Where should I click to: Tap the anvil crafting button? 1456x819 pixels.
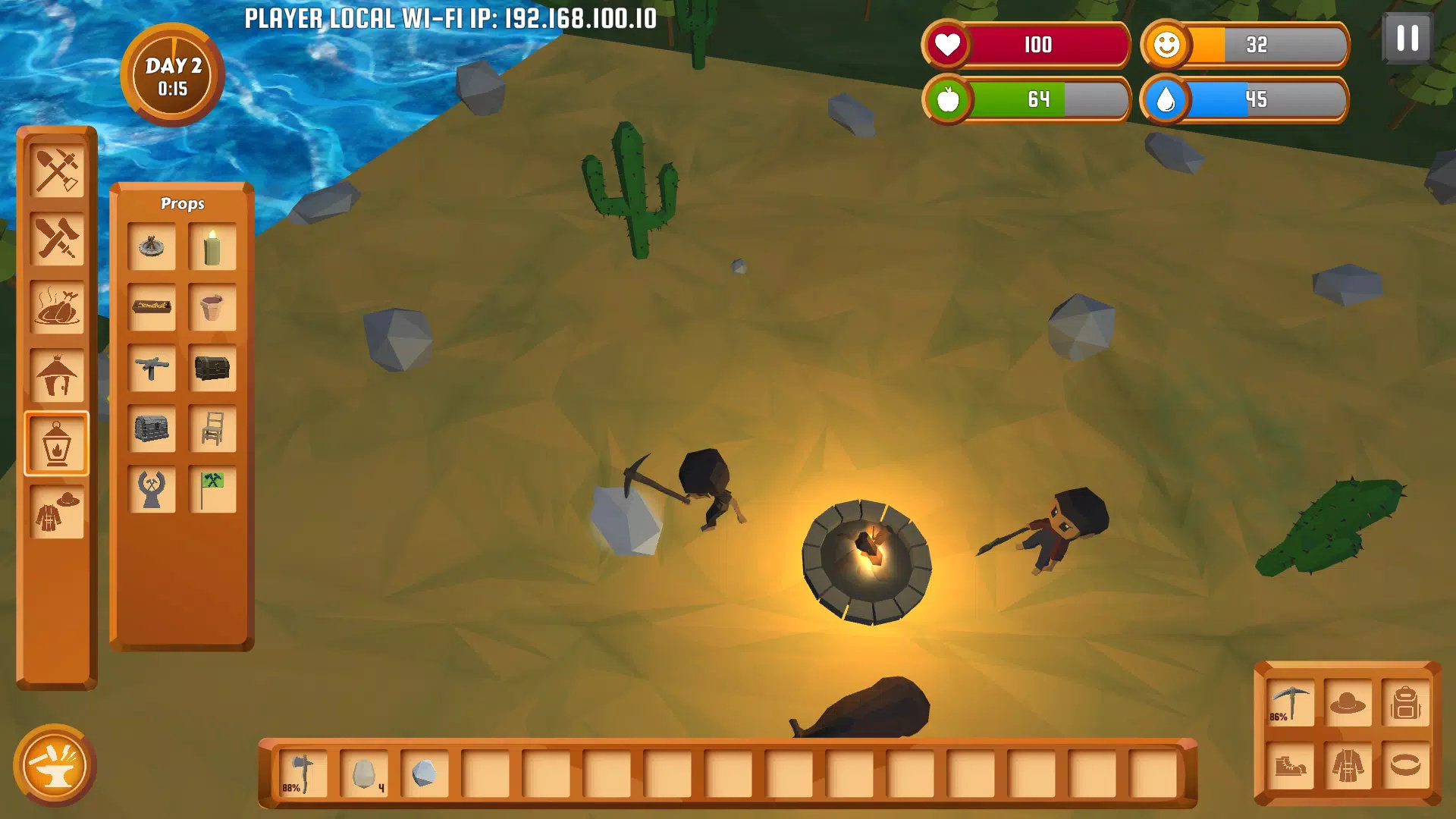(x=55, y=766)
